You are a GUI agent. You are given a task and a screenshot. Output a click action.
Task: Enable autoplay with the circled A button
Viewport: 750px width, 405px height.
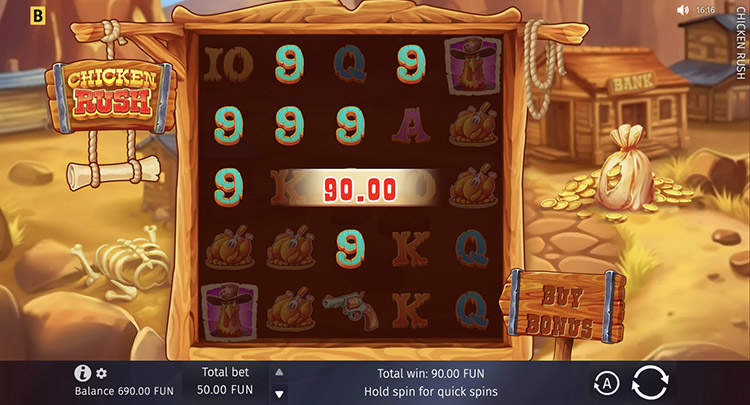606,383
